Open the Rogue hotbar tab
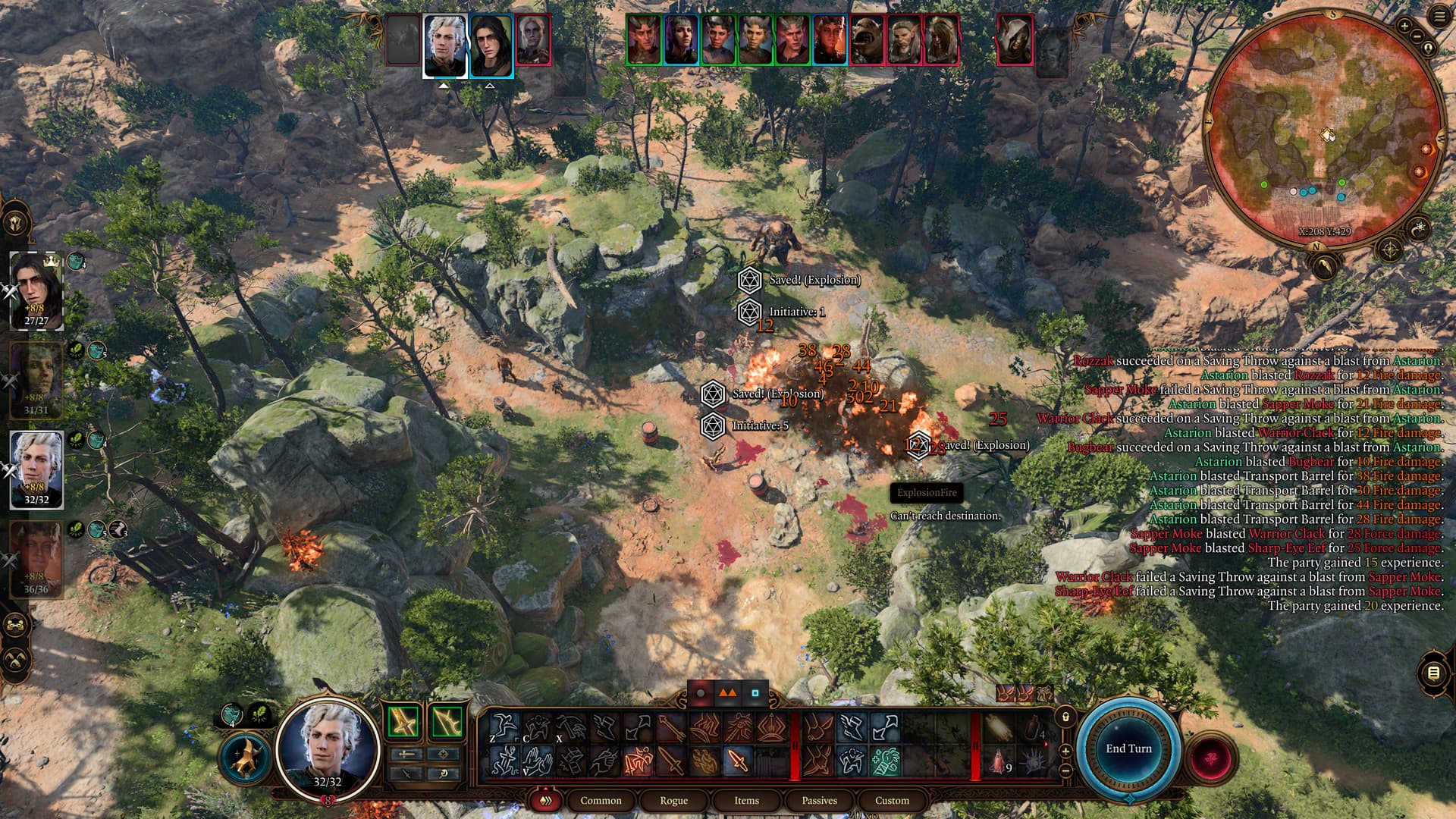1456x819 pixels. (673, 800)
